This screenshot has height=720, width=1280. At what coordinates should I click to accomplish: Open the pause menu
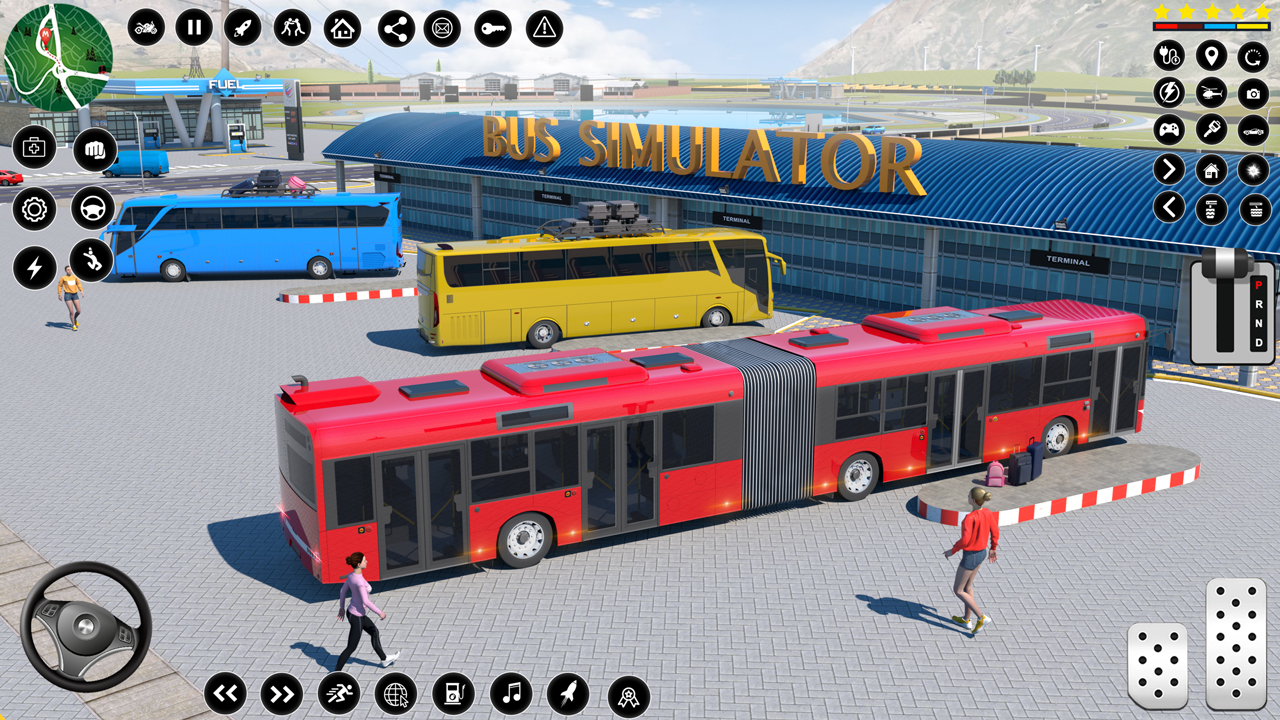pyautogui.click(x=192, y=28)
